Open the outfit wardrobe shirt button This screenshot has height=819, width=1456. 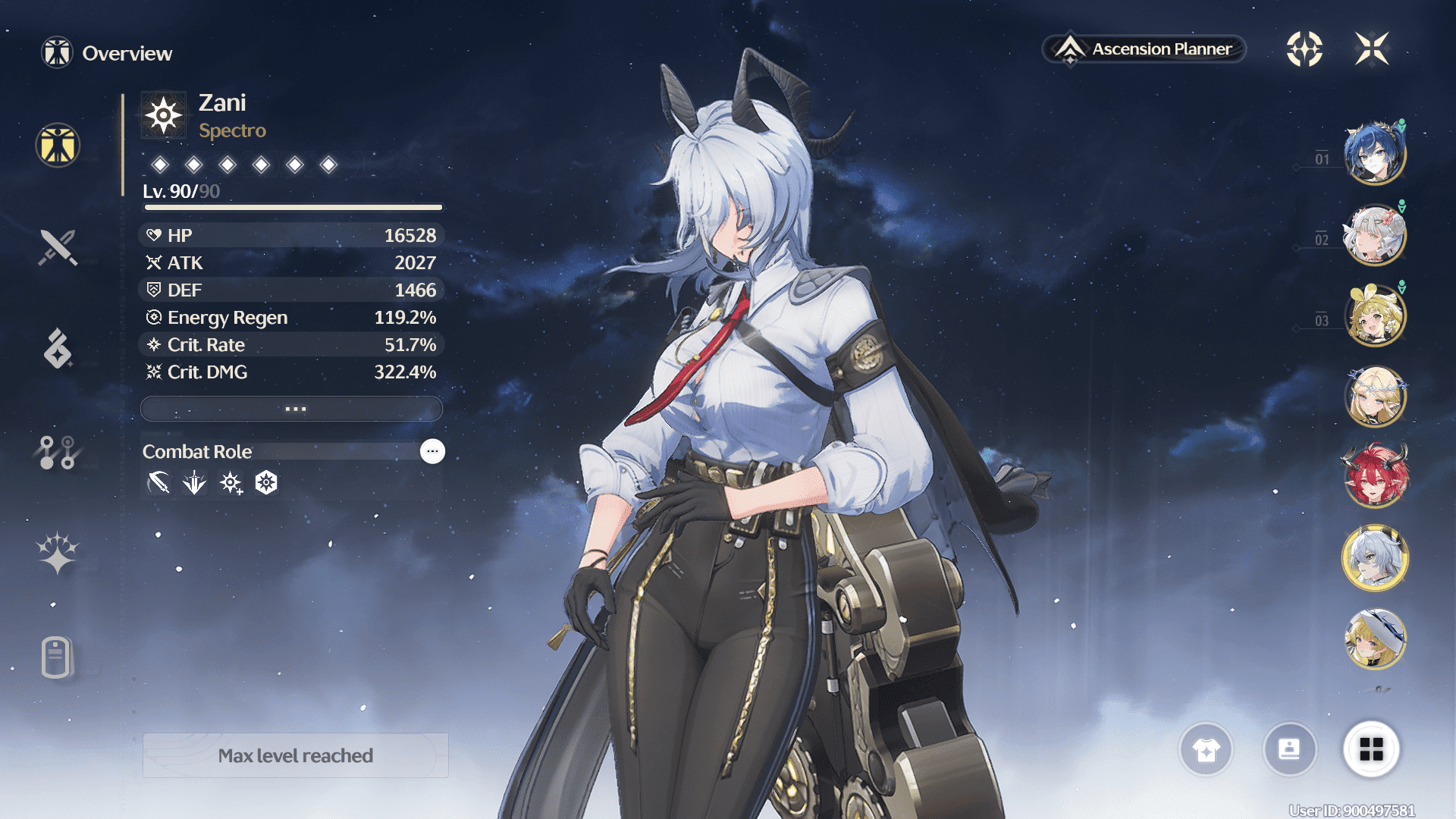(x=1206, y=749)
